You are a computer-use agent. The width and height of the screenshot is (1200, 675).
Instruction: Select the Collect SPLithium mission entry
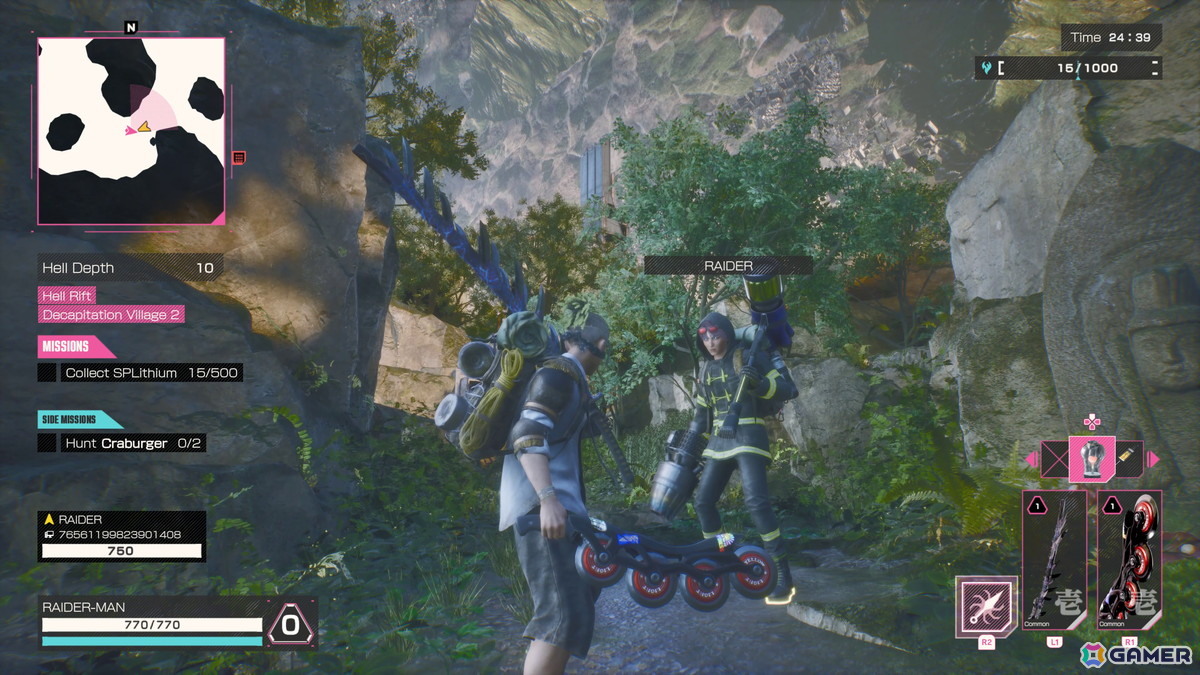point(140,373)
